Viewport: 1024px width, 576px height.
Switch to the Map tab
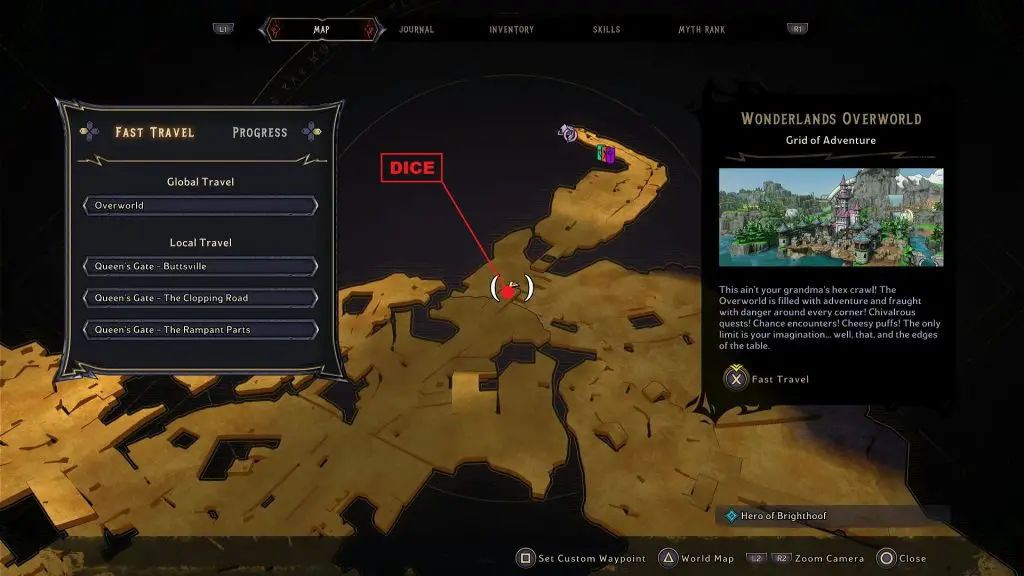point(321,30)
